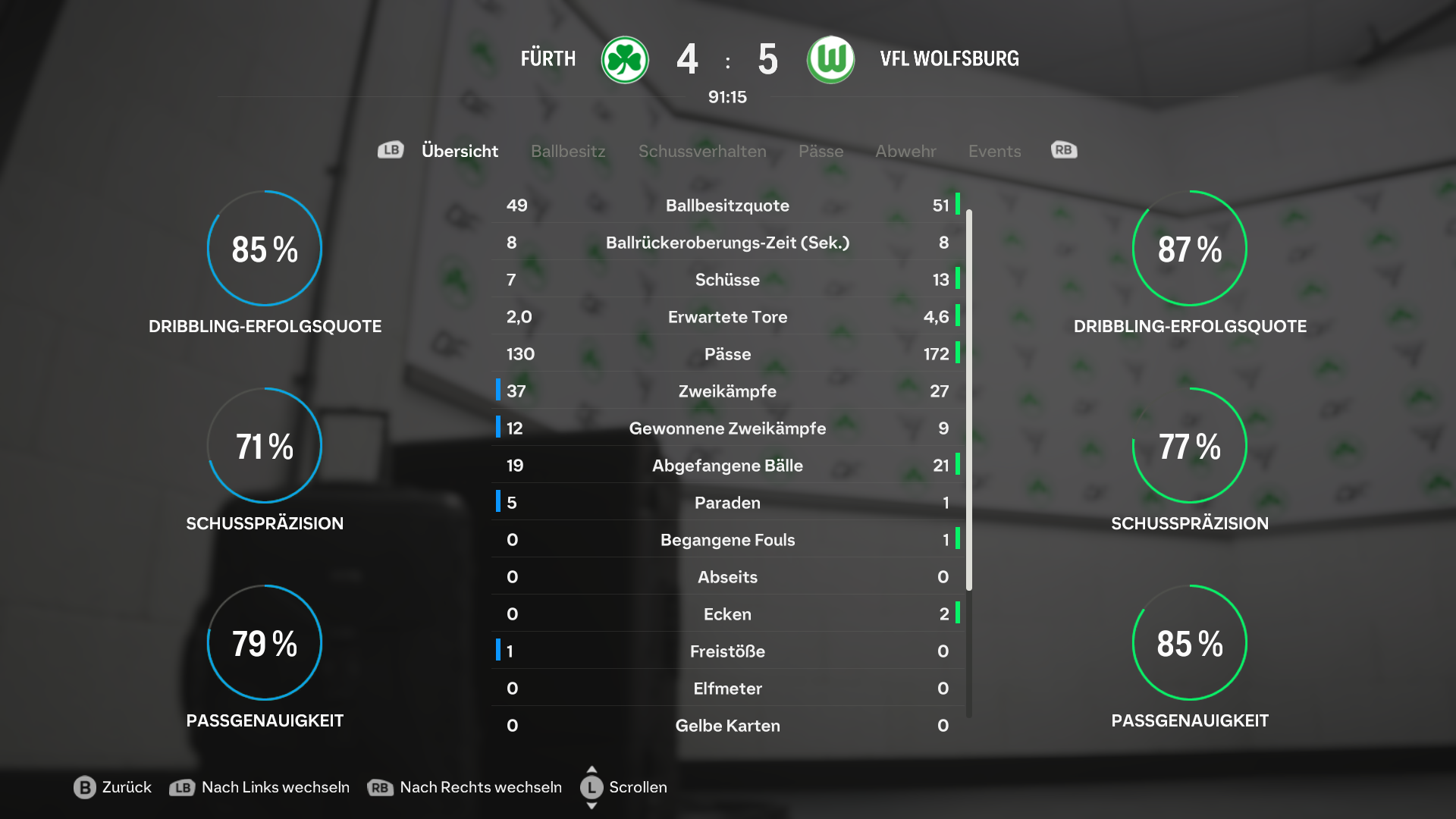The width and height of the screenshot is (1456, 819).
Task: Go back with the Zurück option
Action: tap(113, 787)
